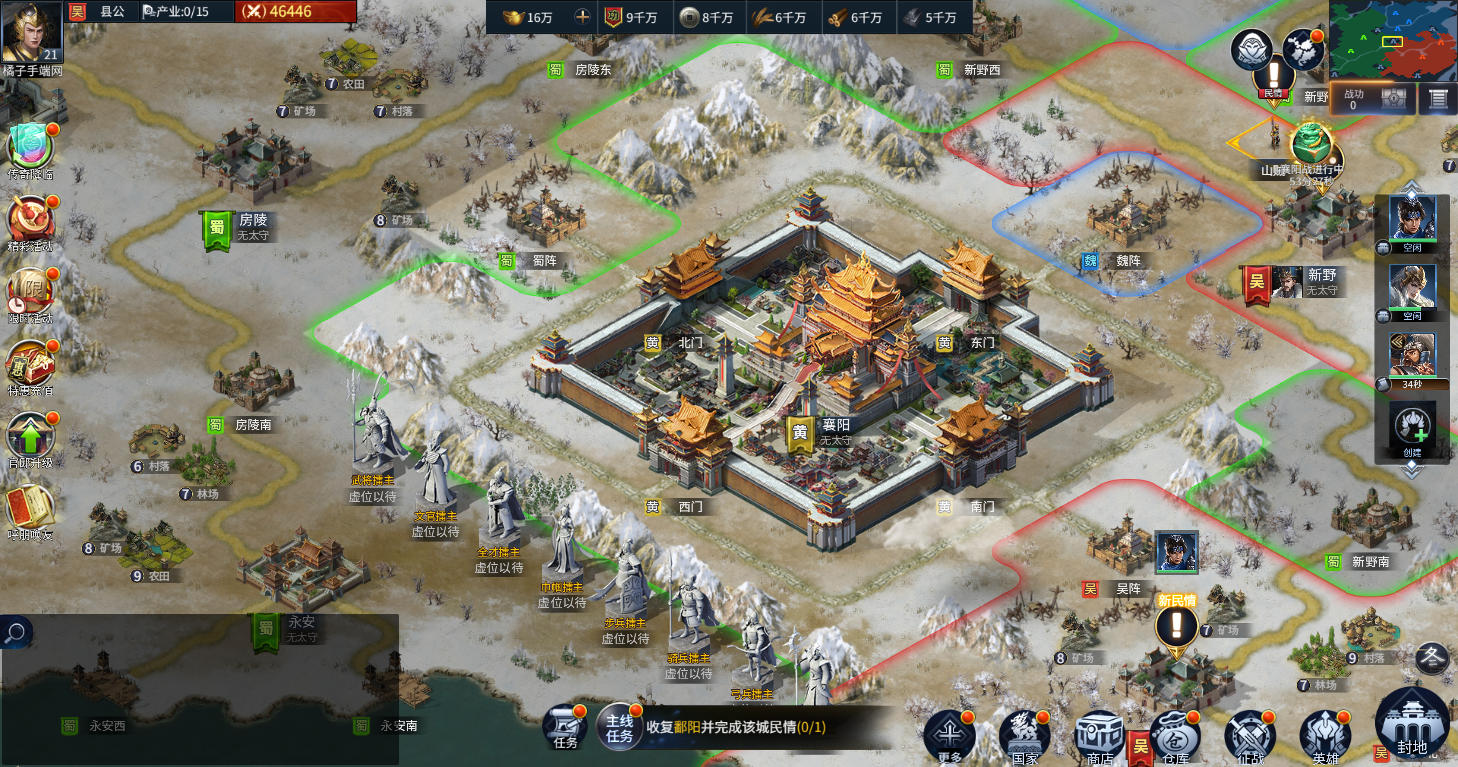Select the 官邸升级 green arrow upgrade icon

(31, 436)
